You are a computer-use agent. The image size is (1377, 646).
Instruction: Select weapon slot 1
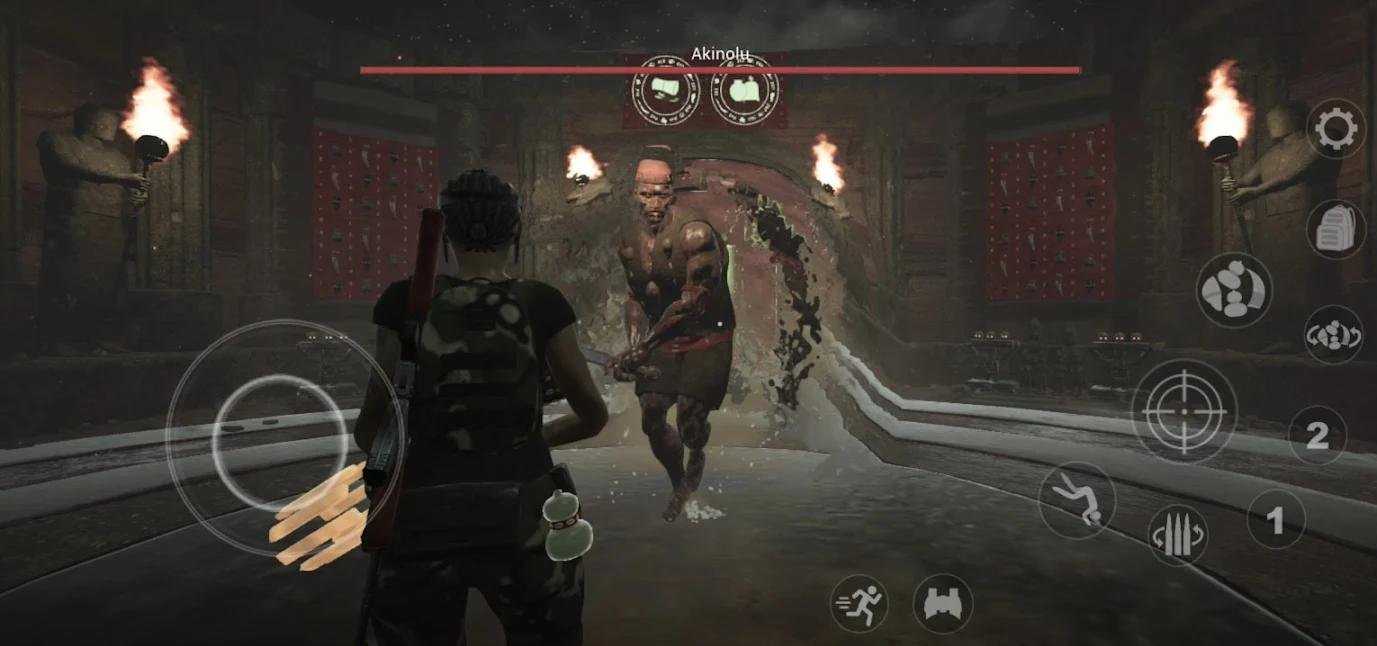tap(1275, 520)
